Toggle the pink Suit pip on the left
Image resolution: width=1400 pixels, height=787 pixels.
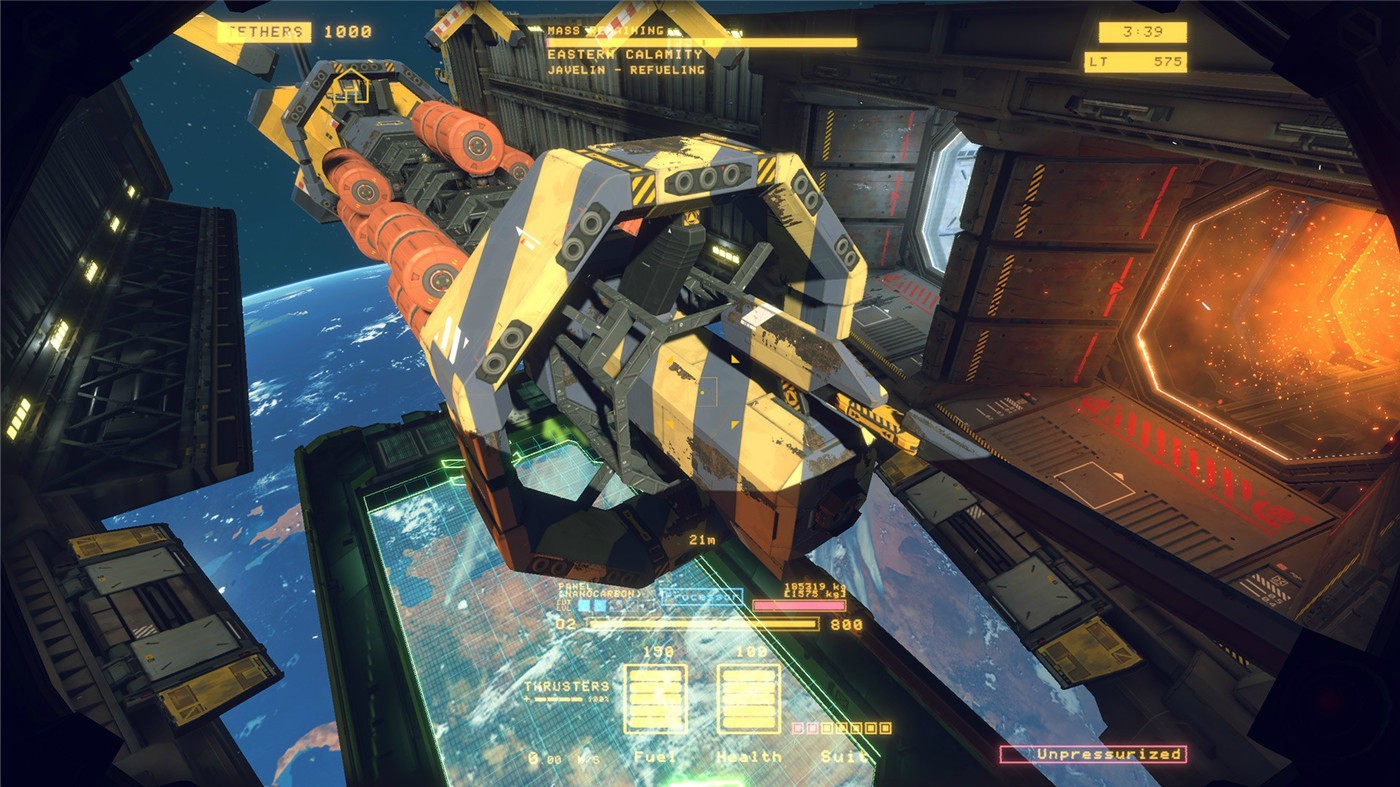pos(798,727)
